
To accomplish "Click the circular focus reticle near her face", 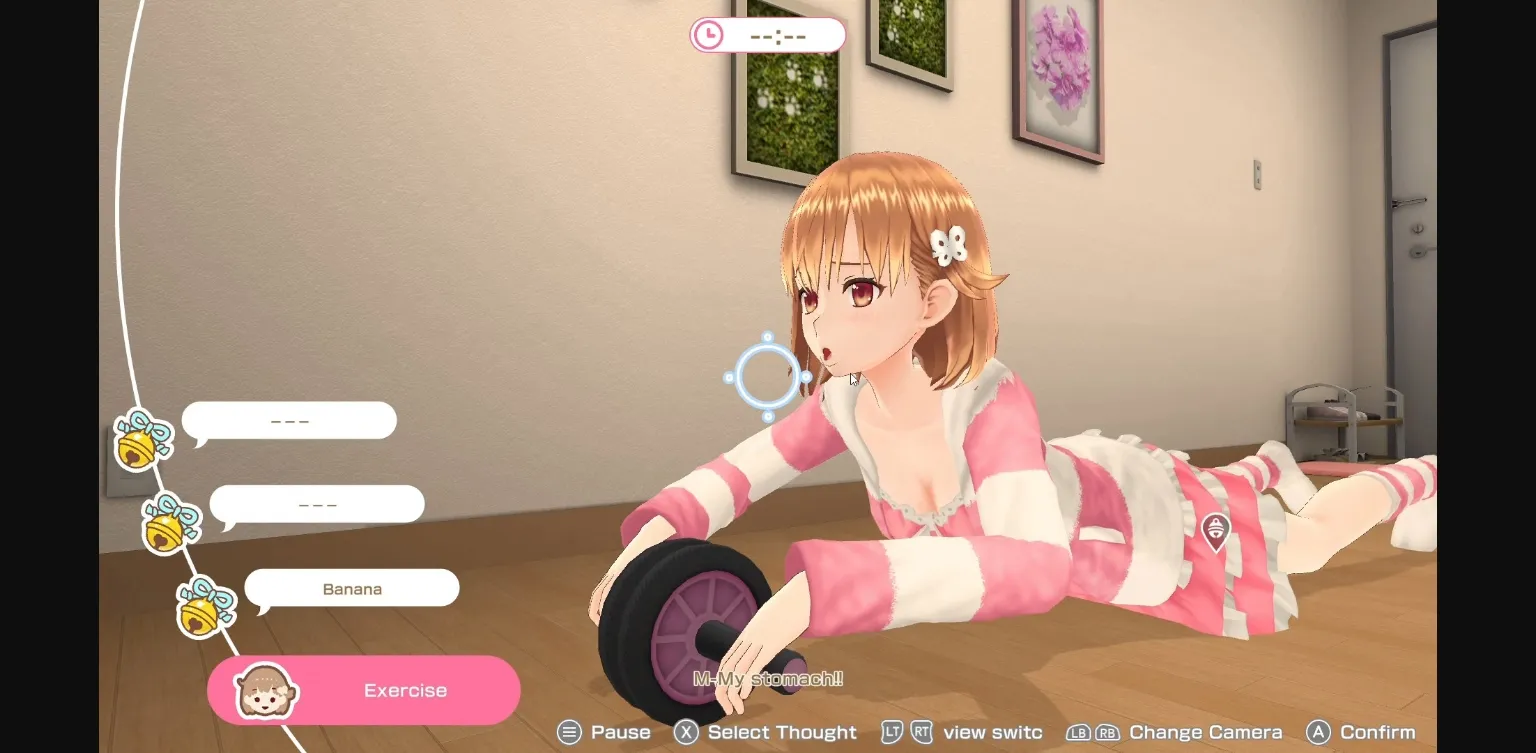I will click(x=768, y=377).
